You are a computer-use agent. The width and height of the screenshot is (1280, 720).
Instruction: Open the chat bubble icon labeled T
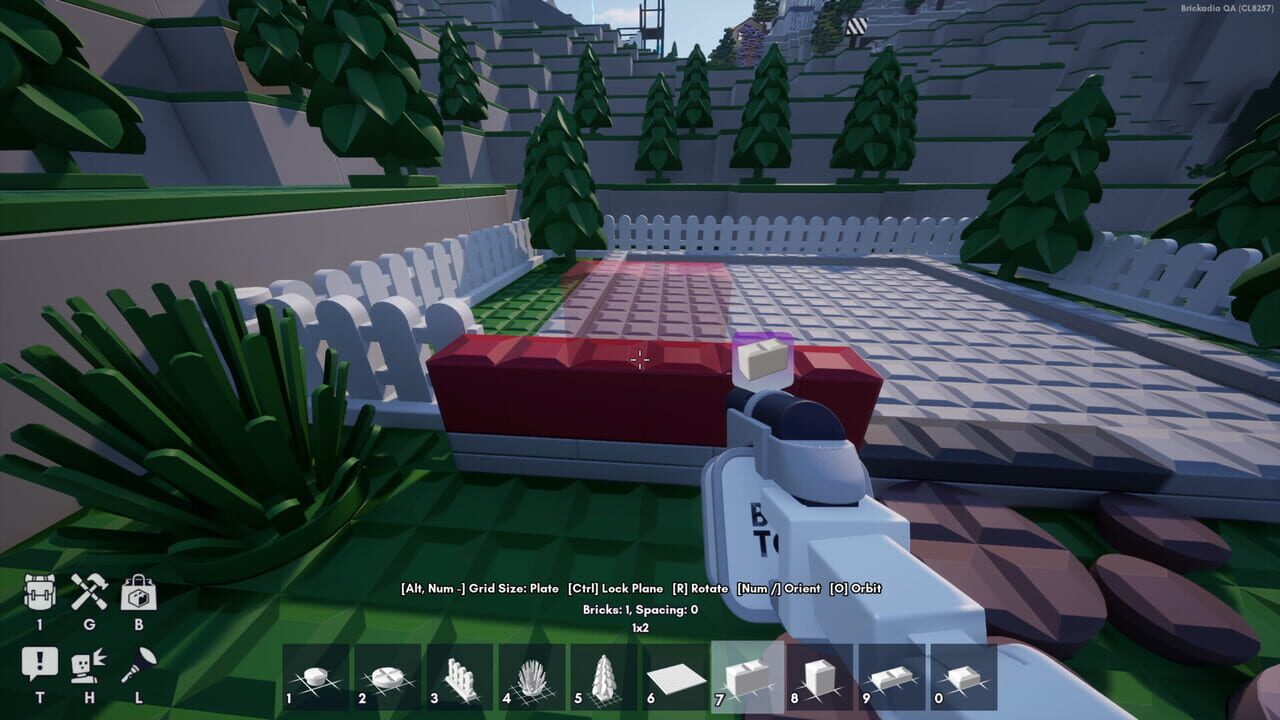pos(38,665)
